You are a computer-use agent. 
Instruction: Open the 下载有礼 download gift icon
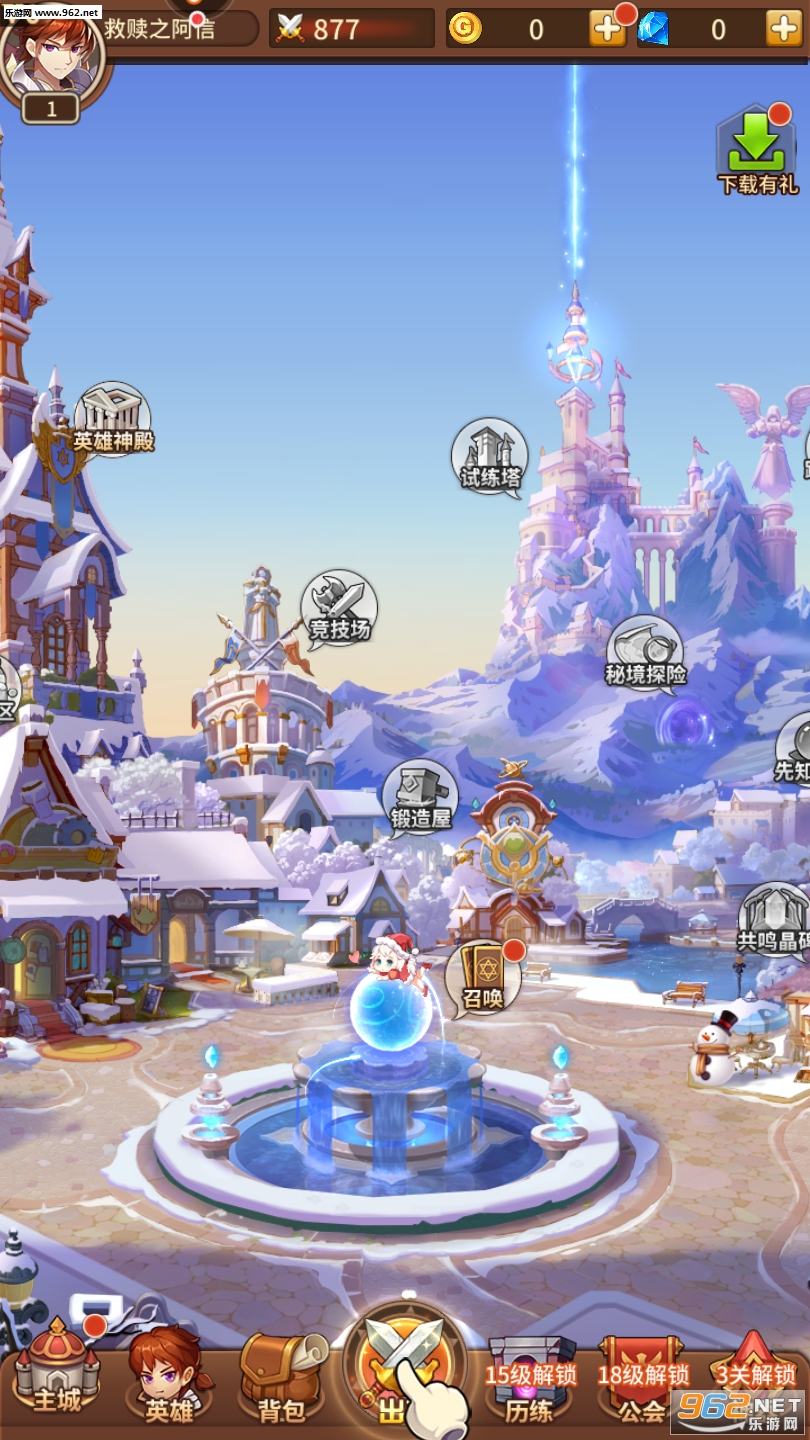(757, 152)
